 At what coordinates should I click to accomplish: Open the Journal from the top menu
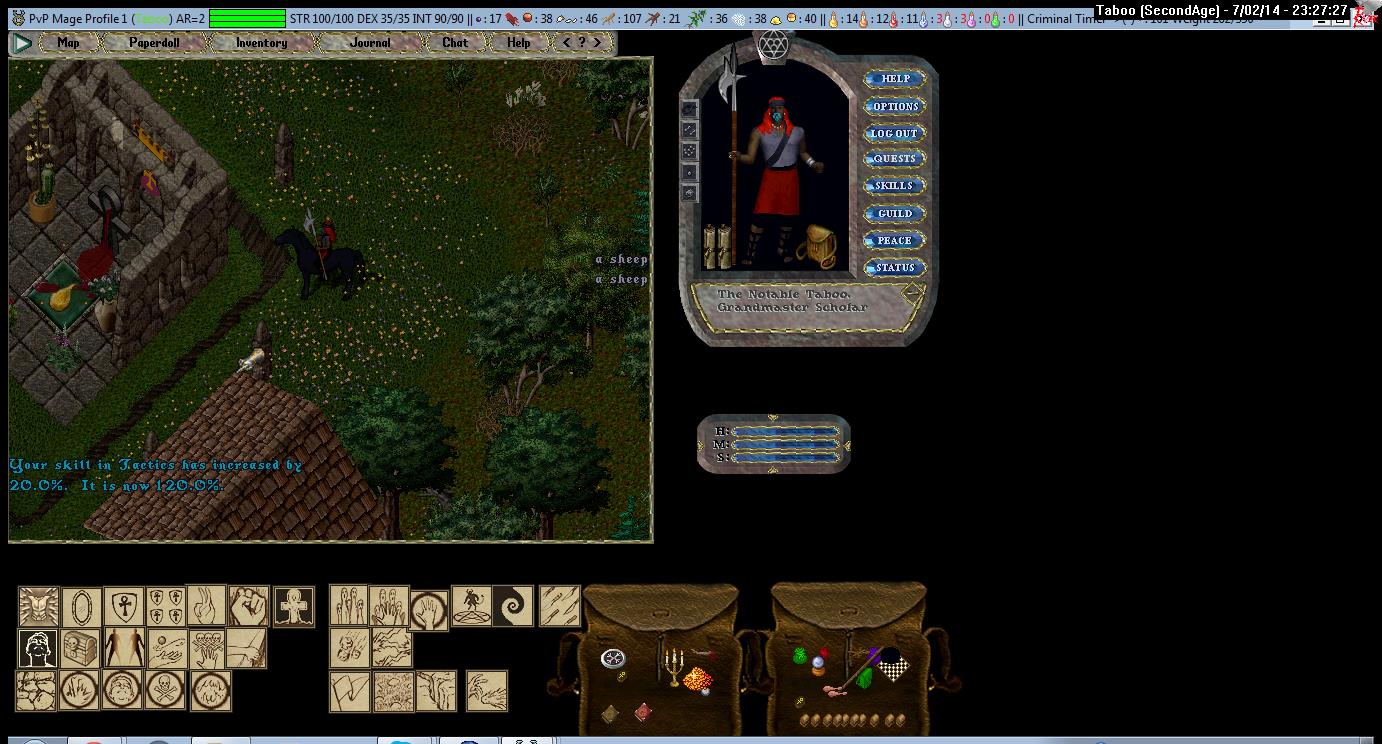(x=371, y=43)
